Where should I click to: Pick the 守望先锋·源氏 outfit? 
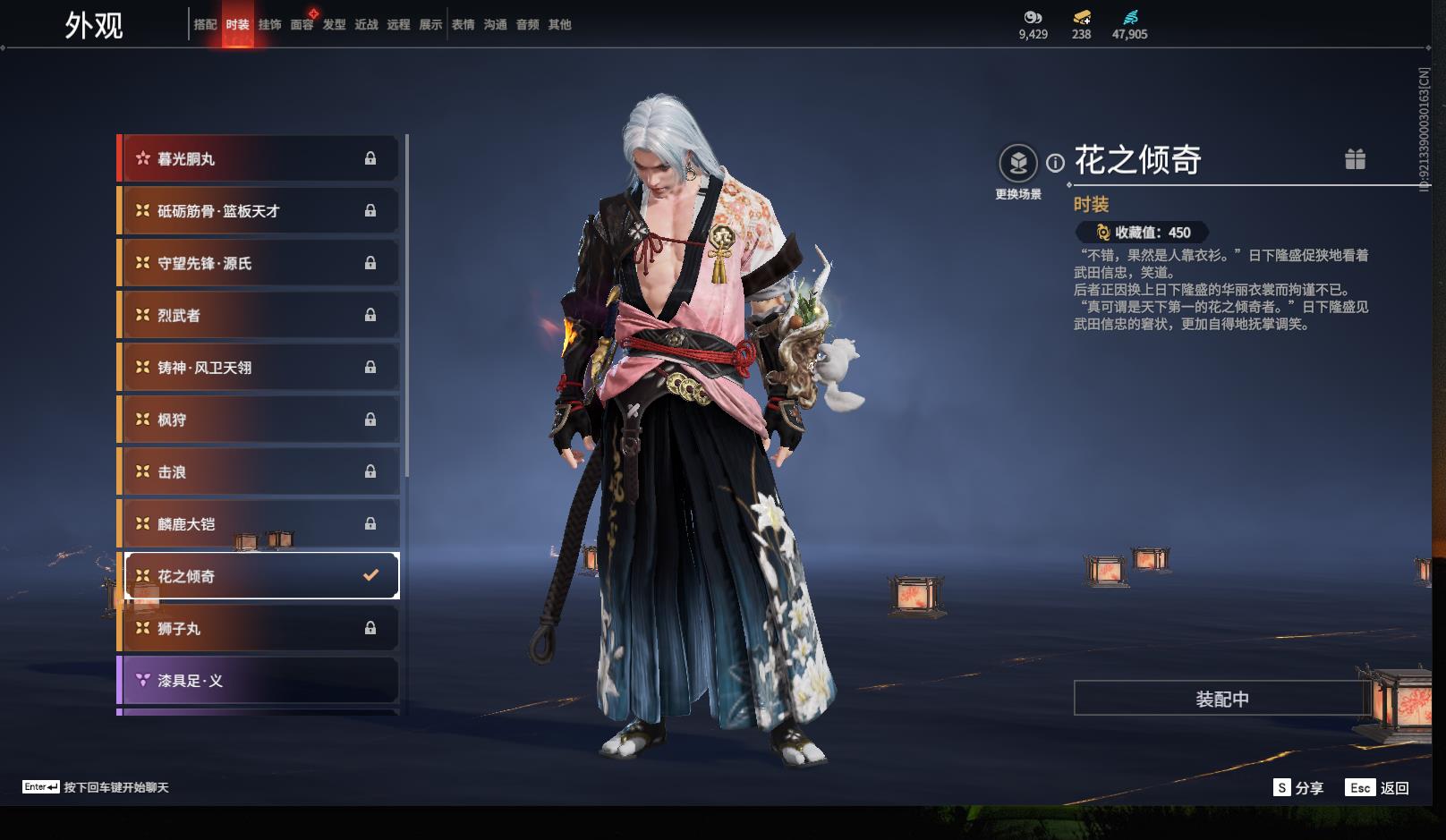click(x=258, y=263)
